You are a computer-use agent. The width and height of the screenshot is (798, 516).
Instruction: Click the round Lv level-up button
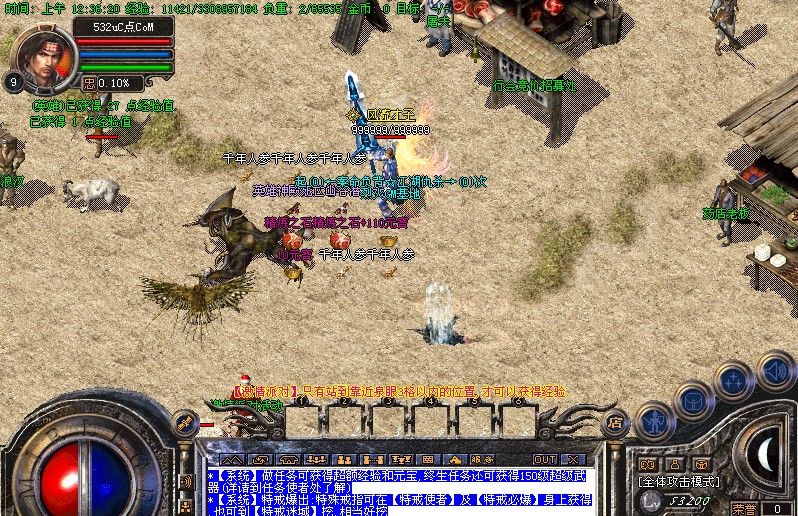coord(651,497)
